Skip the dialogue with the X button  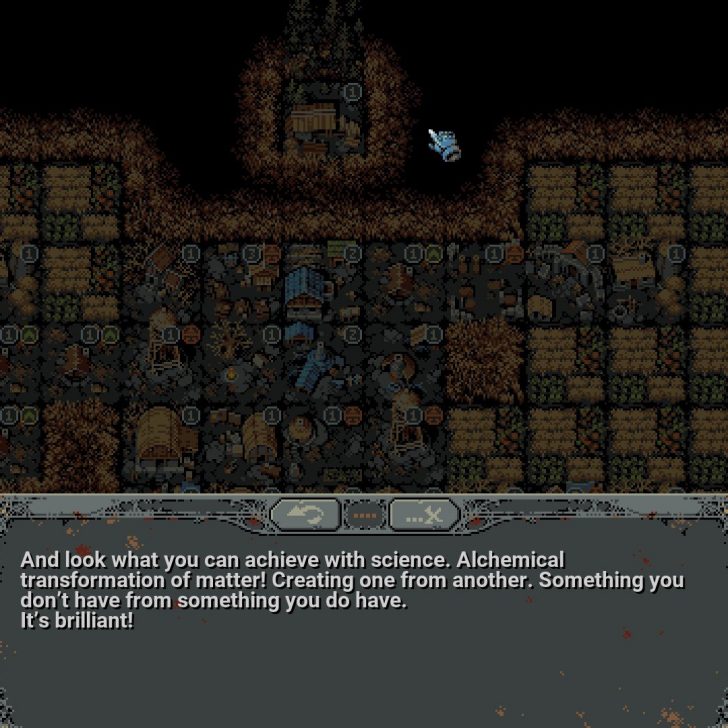coord(424,515)
